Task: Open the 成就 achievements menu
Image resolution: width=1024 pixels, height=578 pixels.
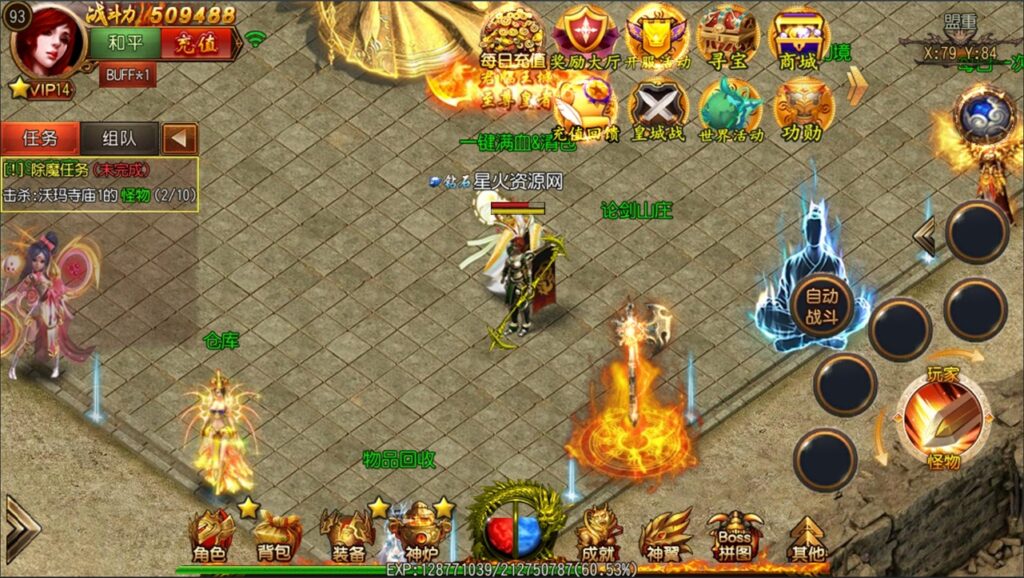Action: (x=598, y=535)
